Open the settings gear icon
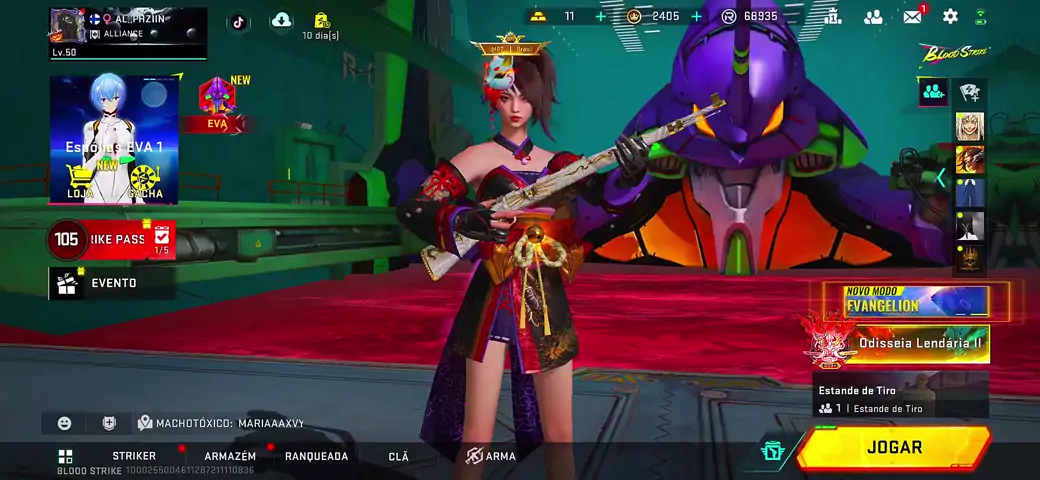The width and height of the screenshot is (1040, 480). [950, 16]
